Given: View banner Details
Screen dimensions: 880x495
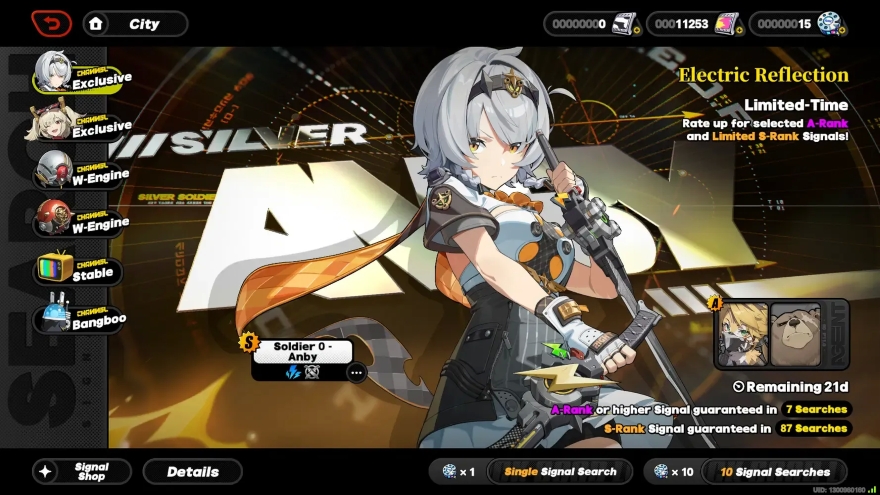Looking at the screenshot, I should pyautogui.click(x=192, y=472).
